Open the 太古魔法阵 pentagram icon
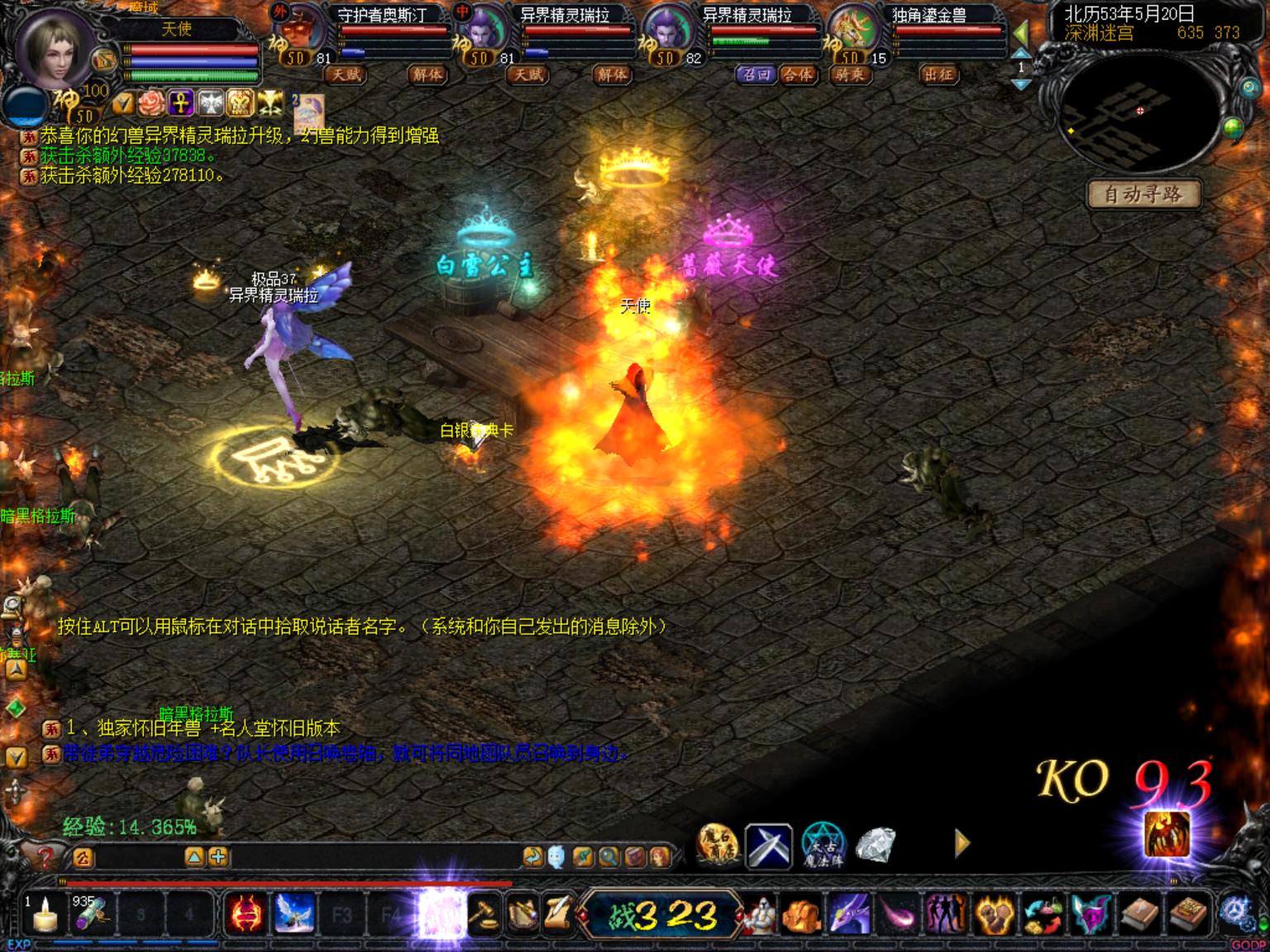1270x952 pixels. coord(823,845)
